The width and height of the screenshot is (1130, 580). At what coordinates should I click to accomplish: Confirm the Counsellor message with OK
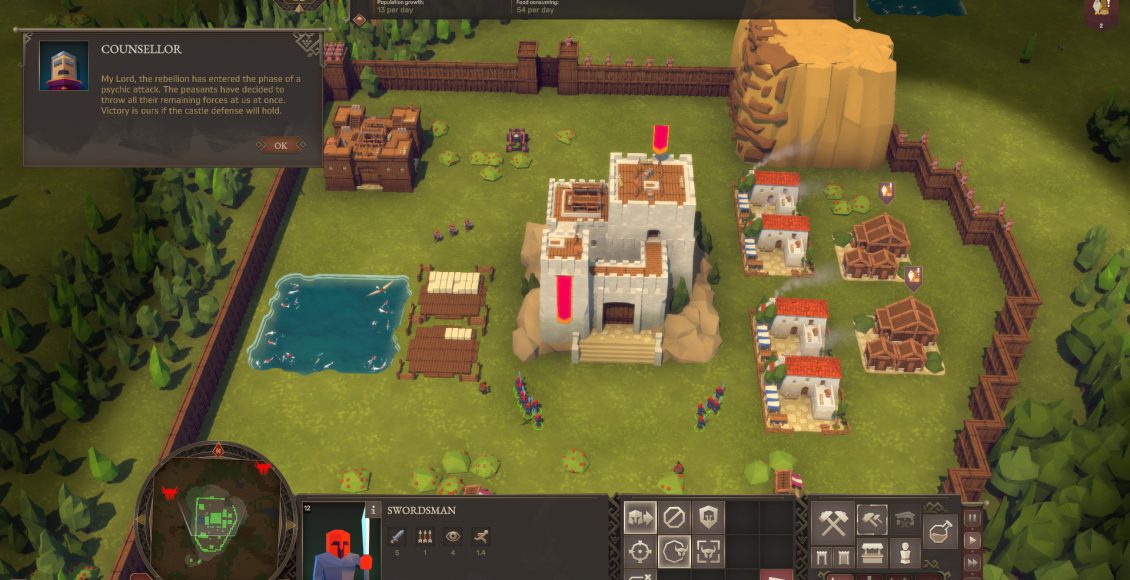pos(280,145)
